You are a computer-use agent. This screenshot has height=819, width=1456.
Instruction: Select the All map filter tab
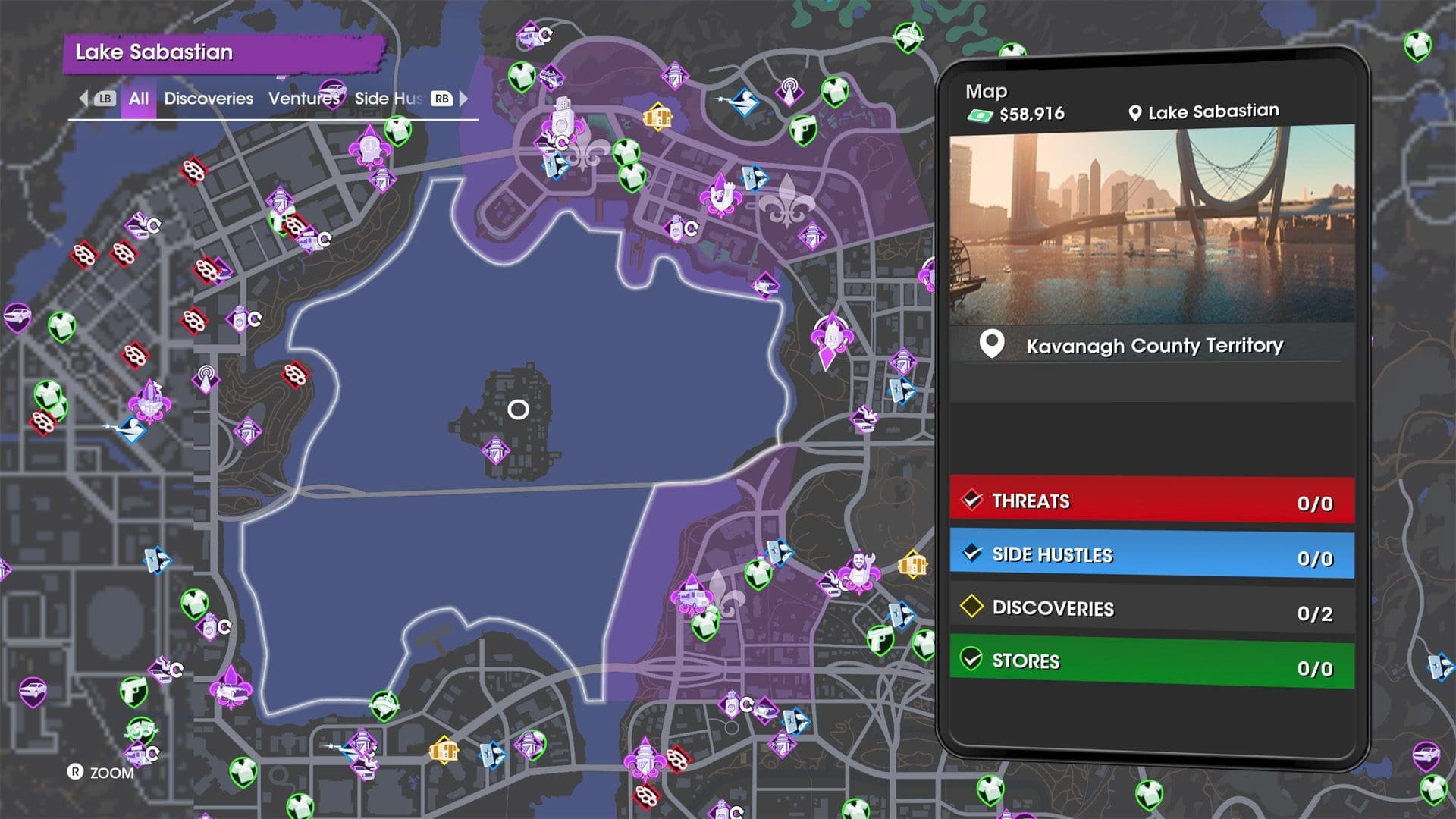click(138, 99)
